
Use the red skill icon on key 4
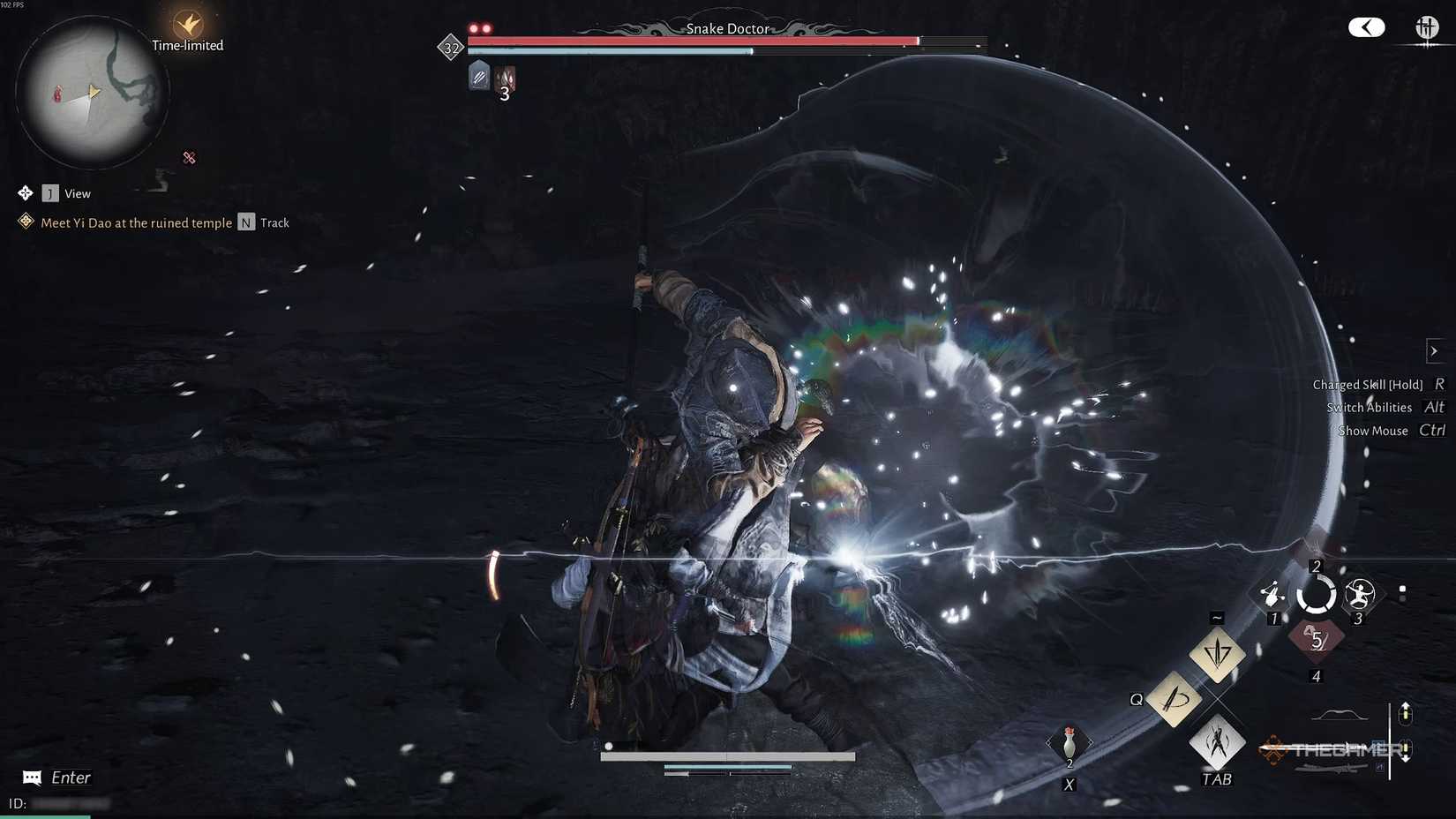click(x=1317, y=640)
